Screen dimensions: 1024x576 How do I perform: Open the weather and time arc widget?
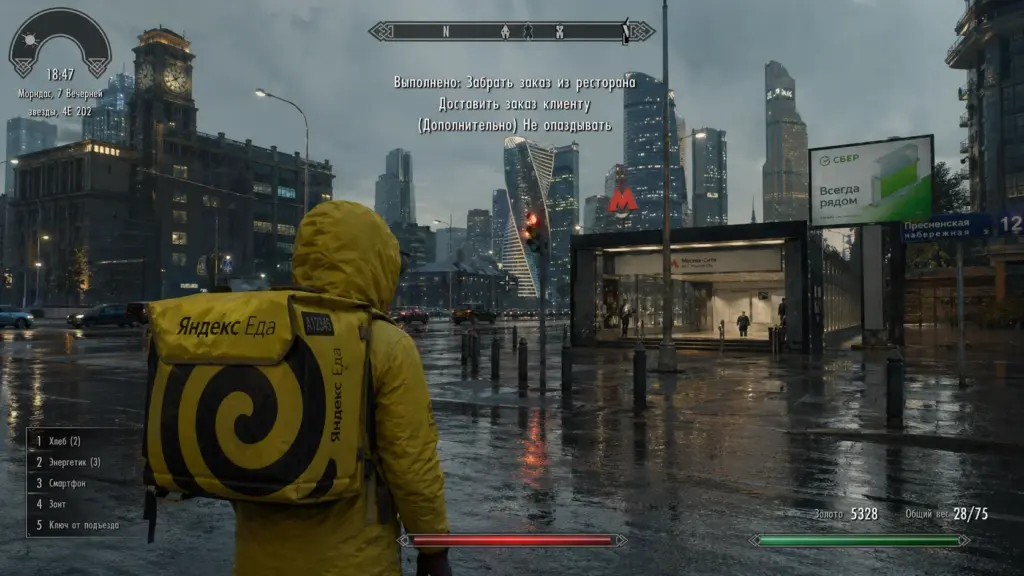60,42
